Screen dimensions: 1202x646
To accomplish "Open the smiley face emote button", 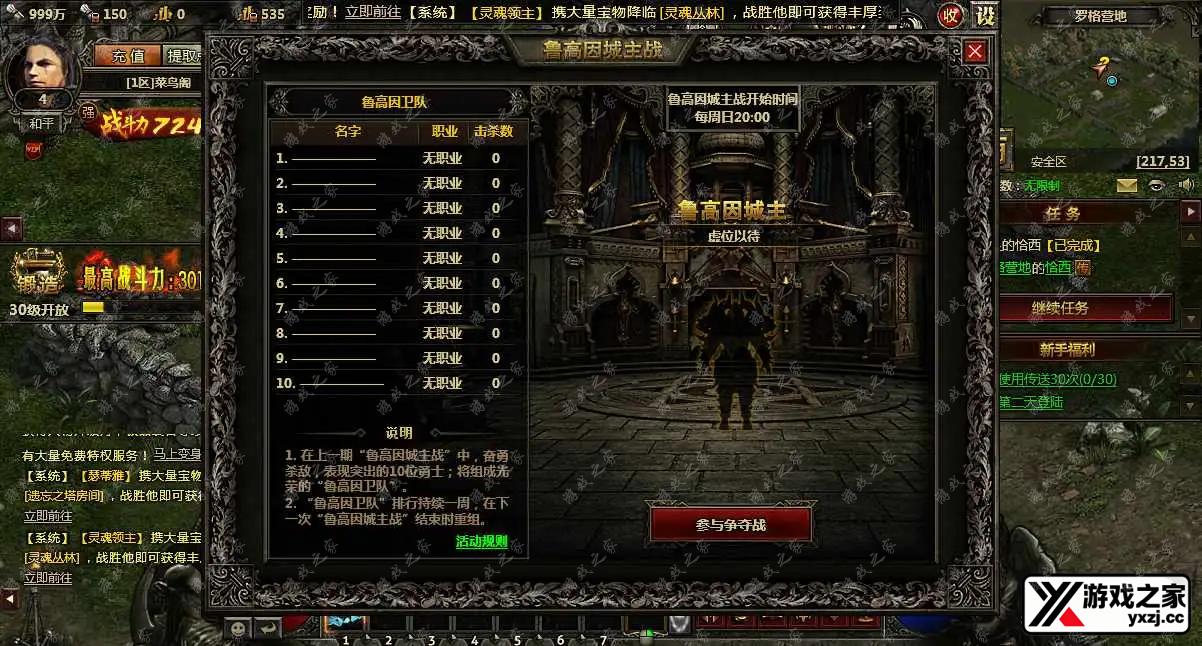I will [x=238, y=628].
